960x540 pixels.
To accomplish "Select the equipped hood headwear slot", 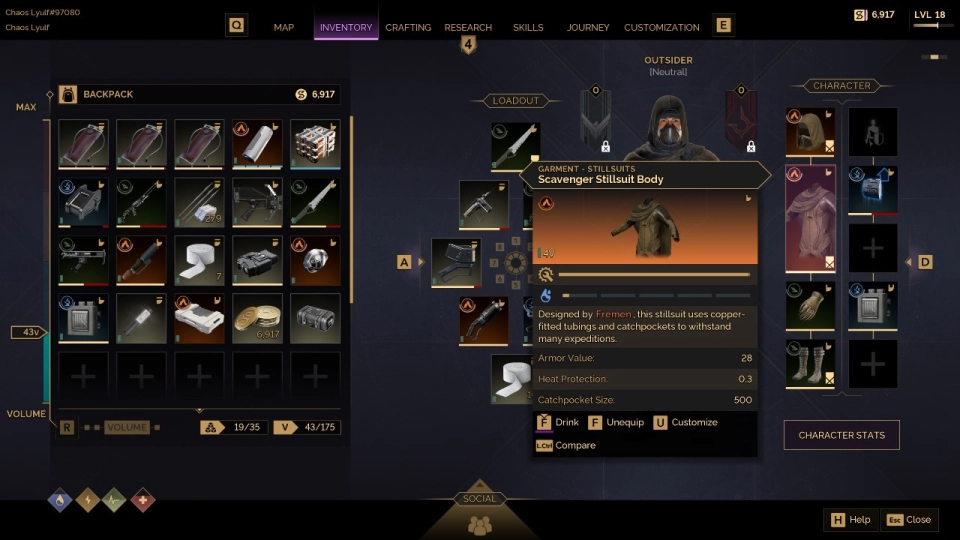I will pos(810,133).
